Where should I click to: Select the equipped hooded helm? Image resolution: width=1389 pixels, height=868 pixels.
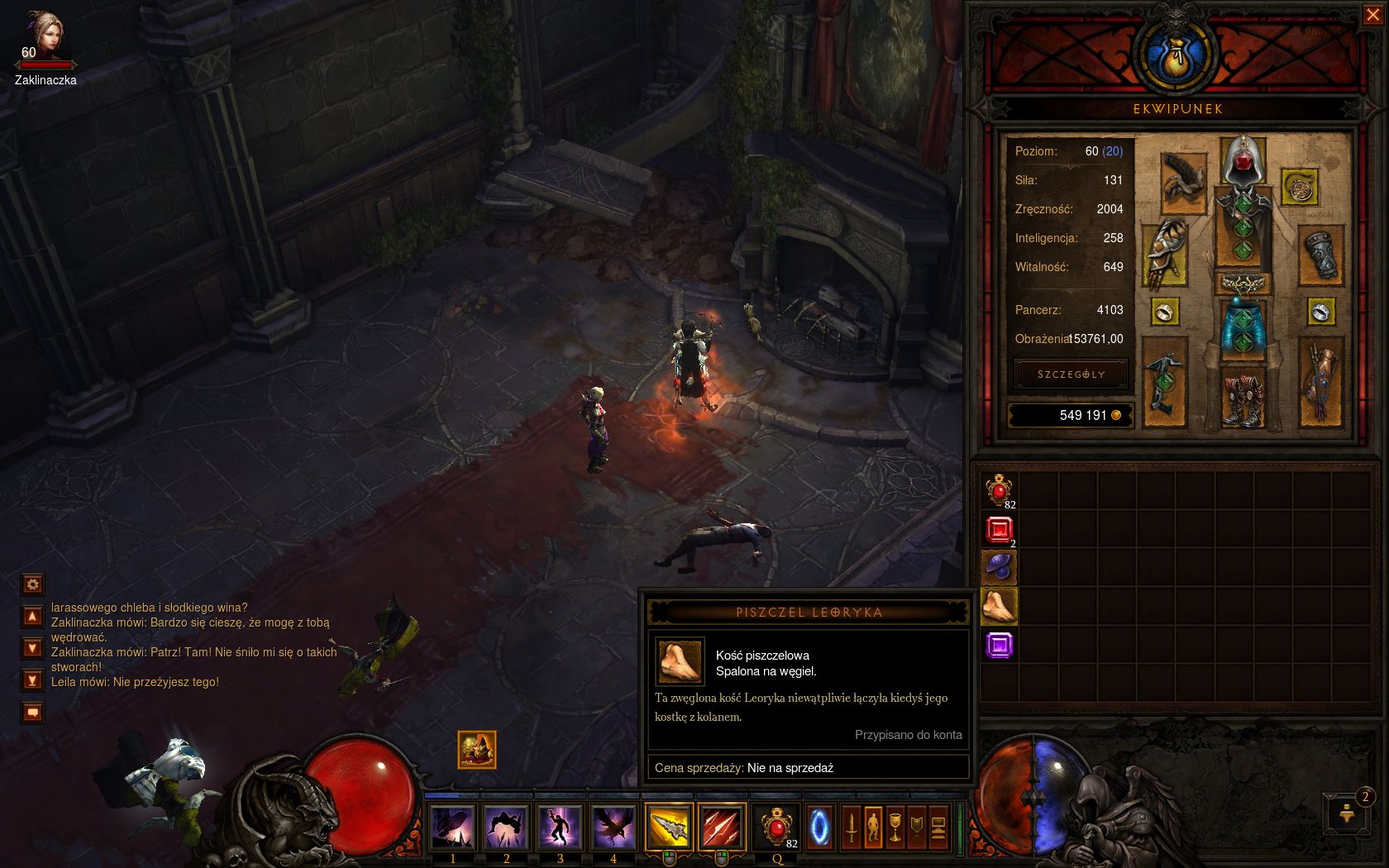[1242, 161]
